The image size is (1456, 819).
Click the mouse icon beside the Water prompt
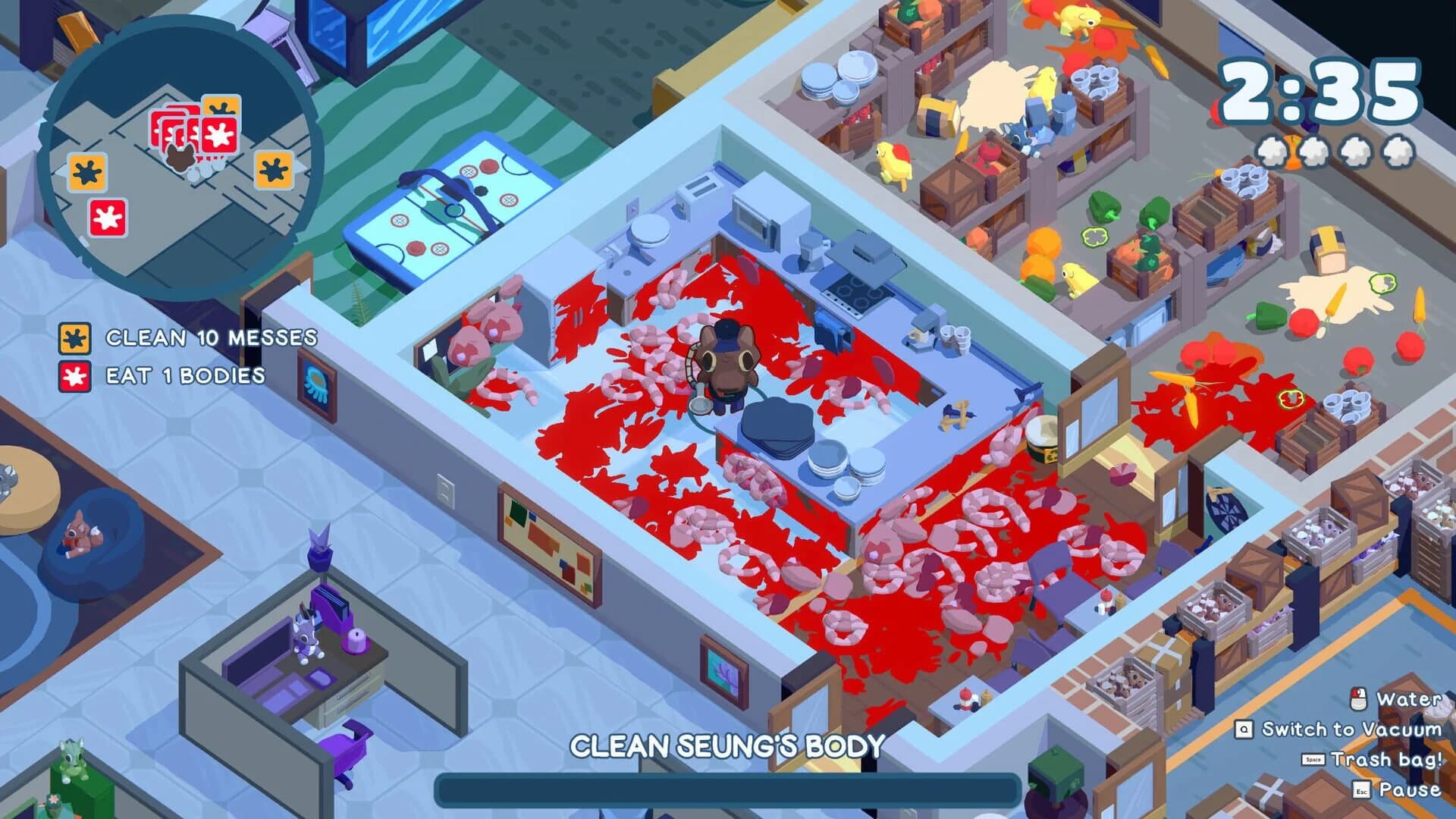point(1358,698)
